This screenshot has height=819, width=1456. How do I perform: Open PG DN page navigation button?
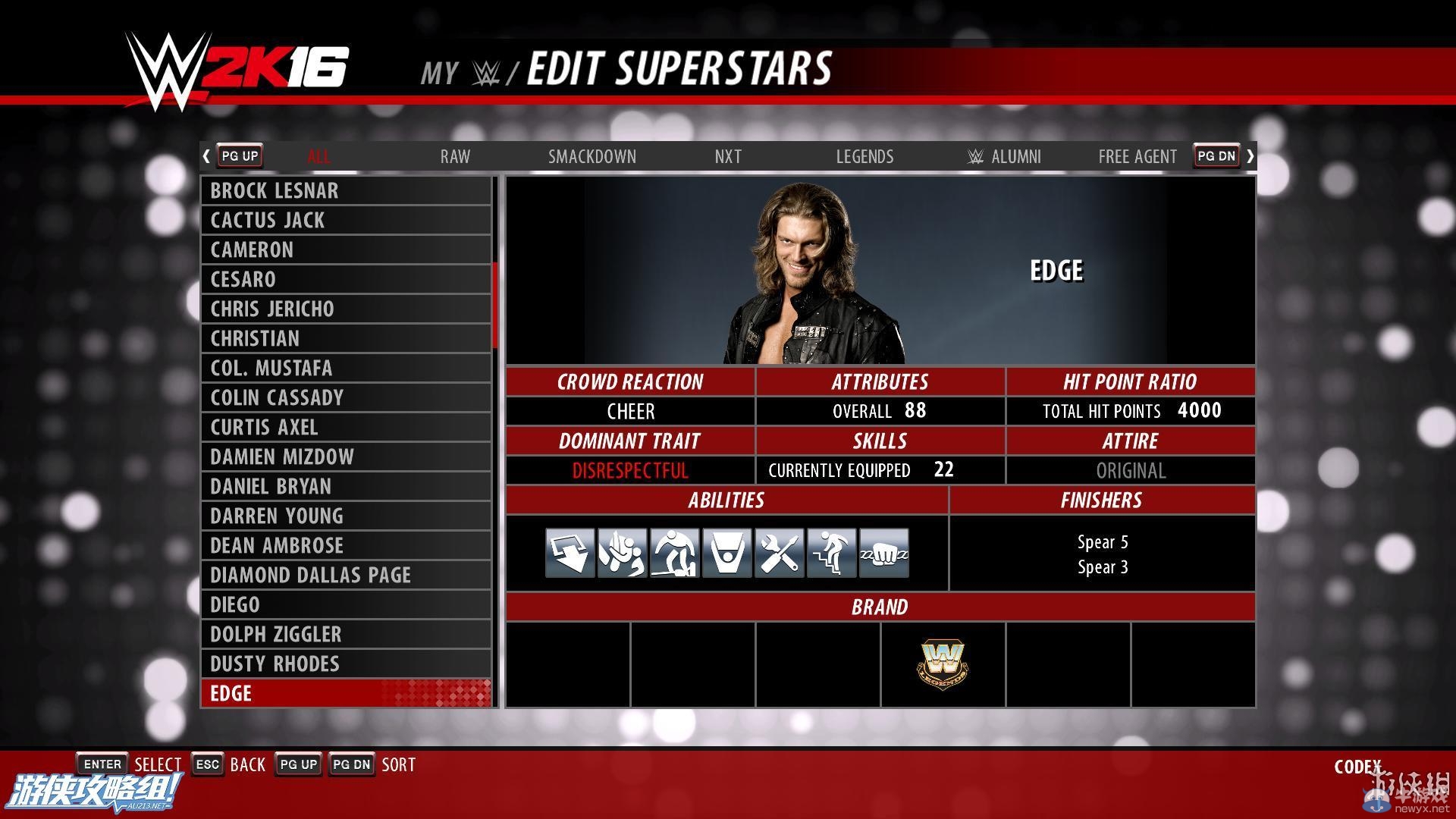[x=1215, y=155]
